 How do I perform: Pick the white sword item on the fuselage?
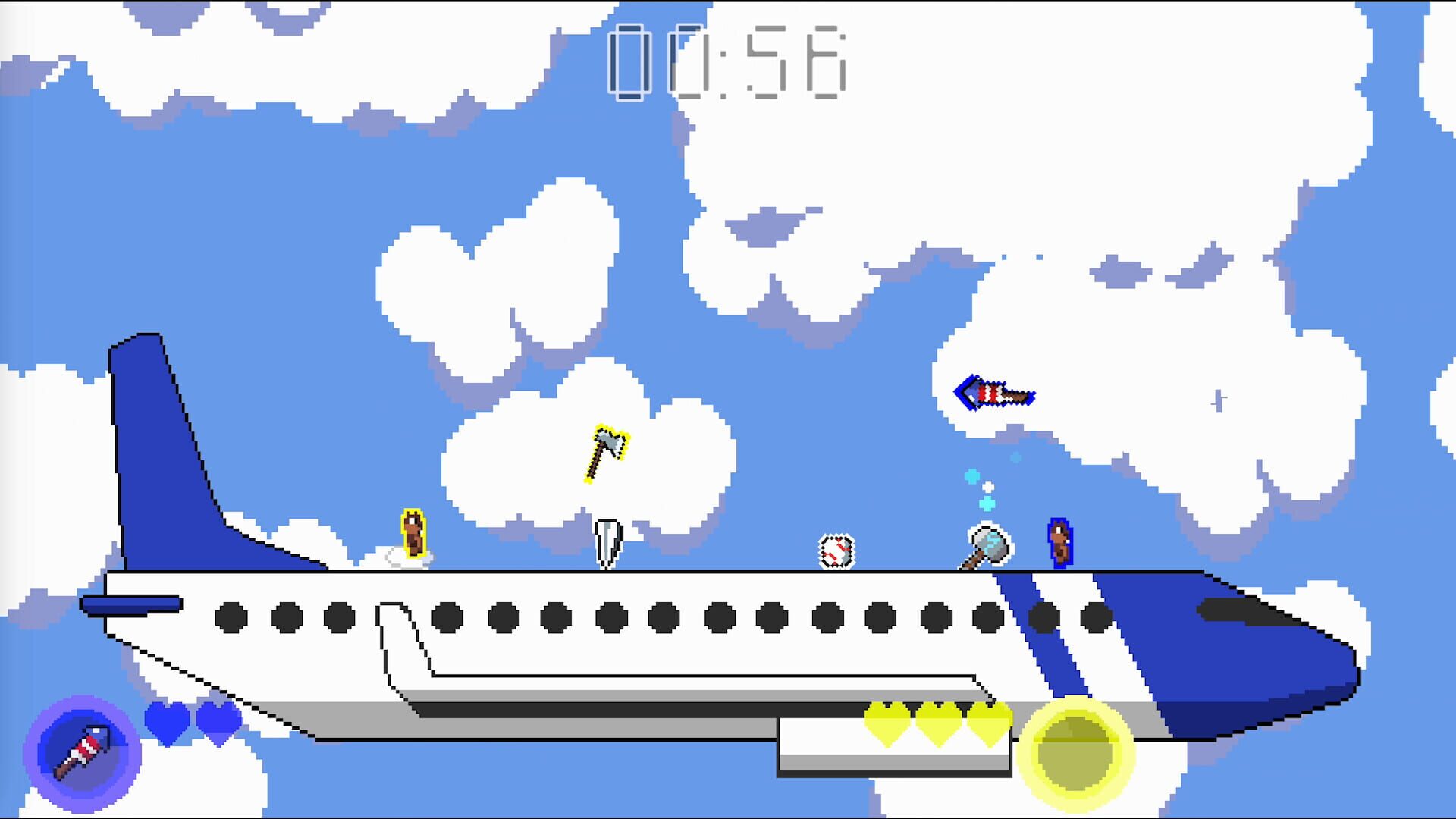(607, 542)
